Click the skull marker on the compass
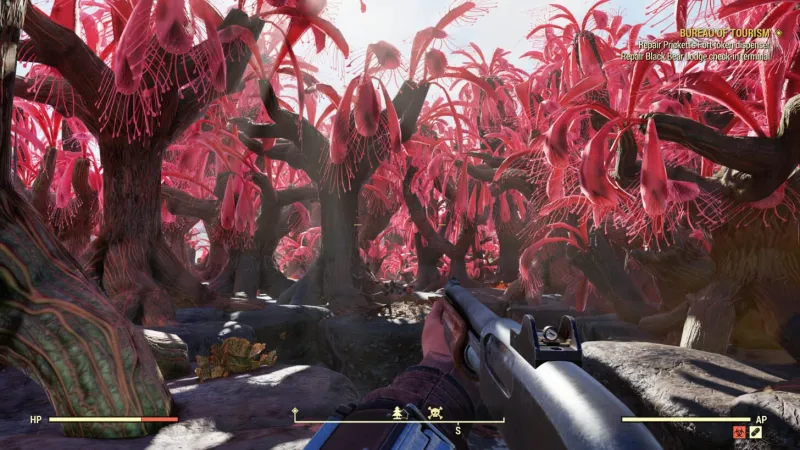The image size is (800, 450). 435,412
